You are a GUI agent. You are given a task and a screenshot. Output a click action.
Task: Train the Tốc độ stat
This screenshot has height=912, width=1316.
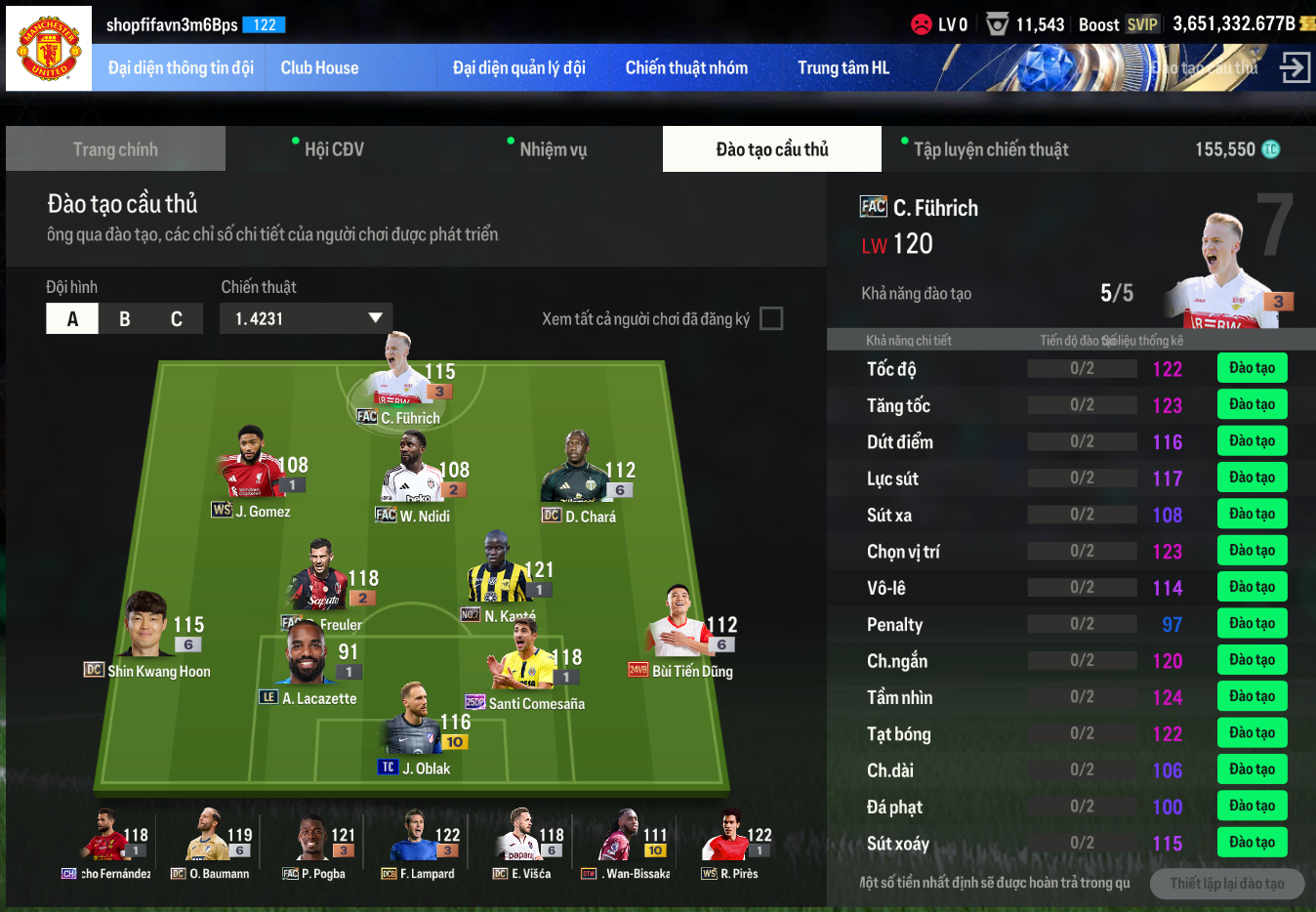1252,368
